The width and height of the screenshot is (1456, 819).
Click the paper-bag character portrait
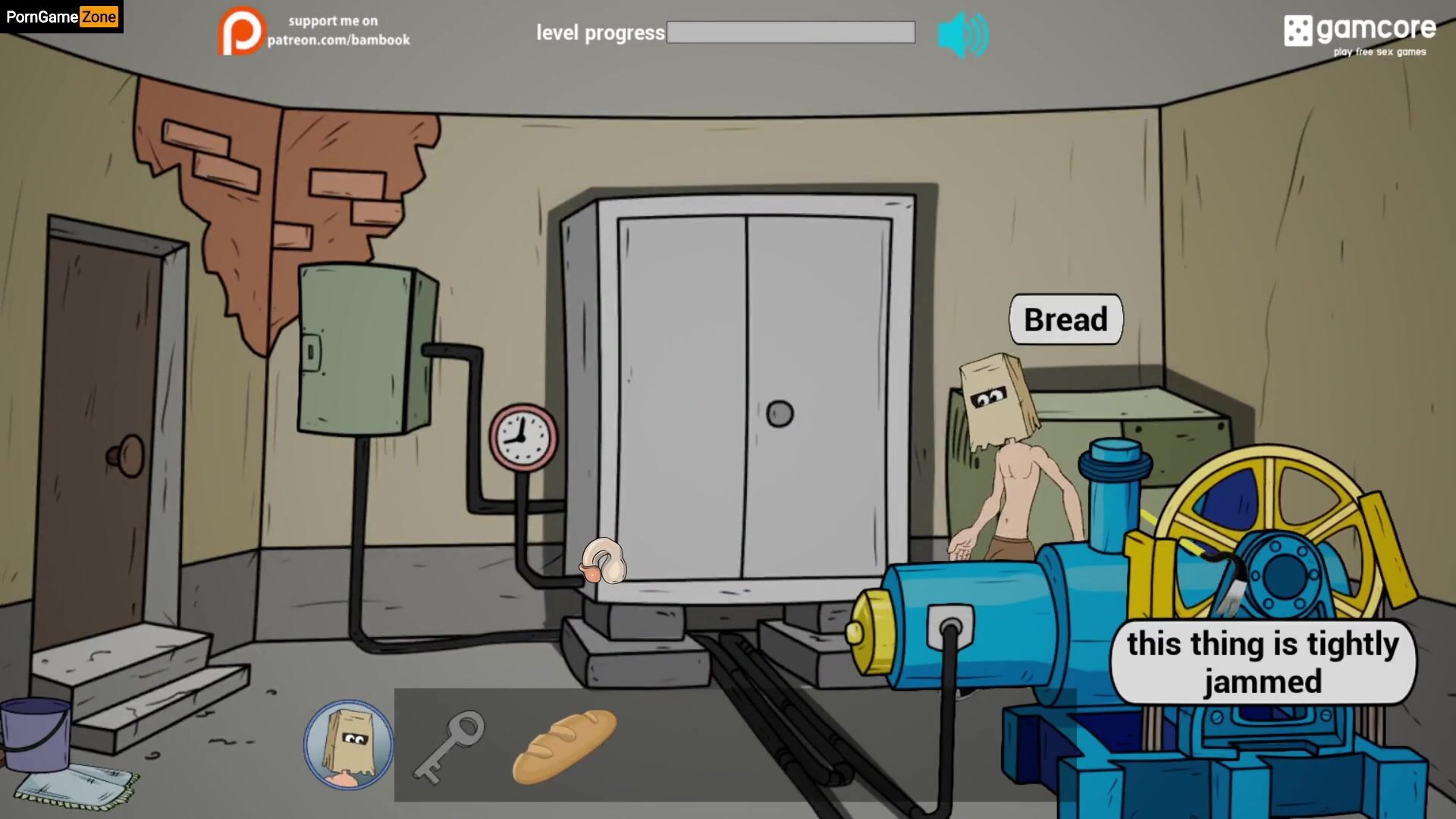click(349, 745)
